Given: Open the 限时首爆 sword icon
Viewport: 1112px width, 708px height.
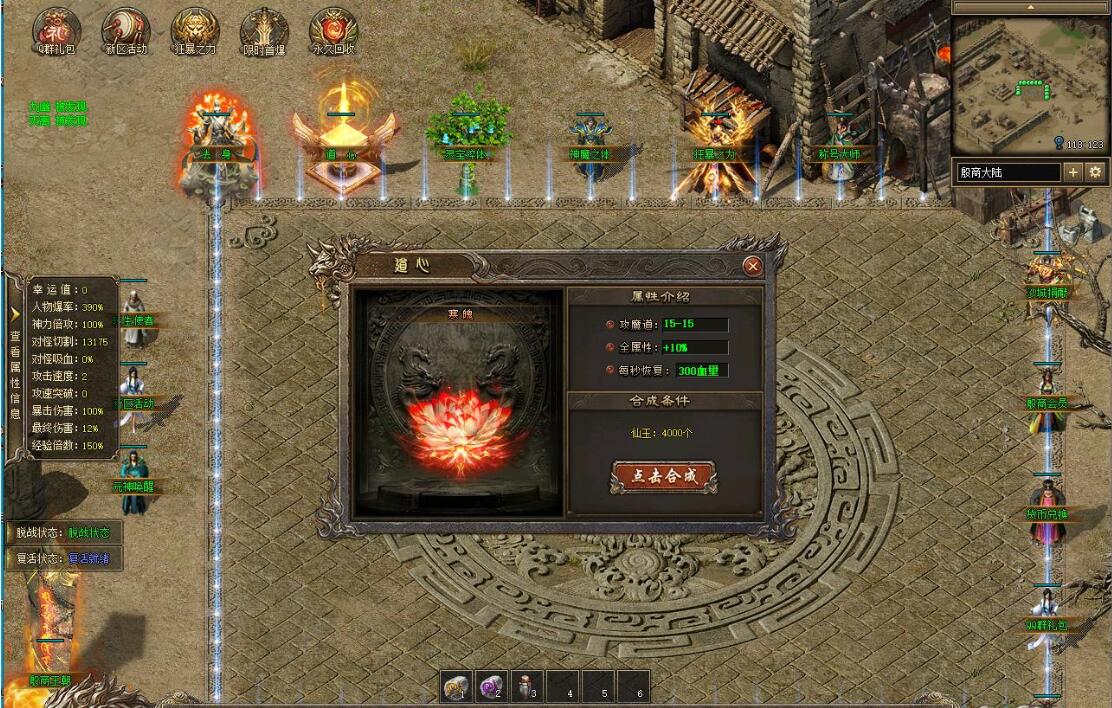Looking at the screenshot, I should click(264, 30).
